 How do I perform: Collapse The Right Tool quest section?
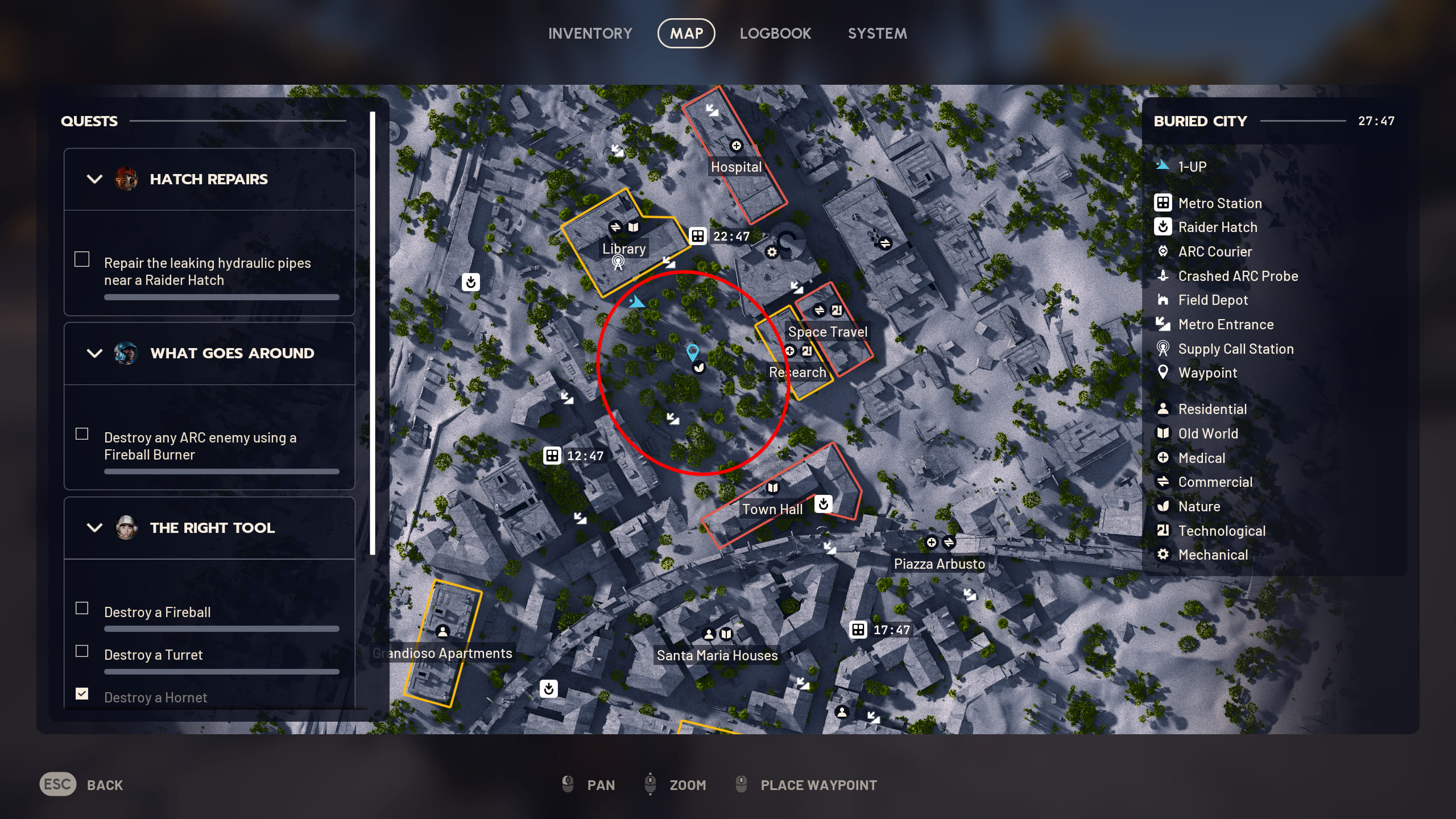click(94, 528)
